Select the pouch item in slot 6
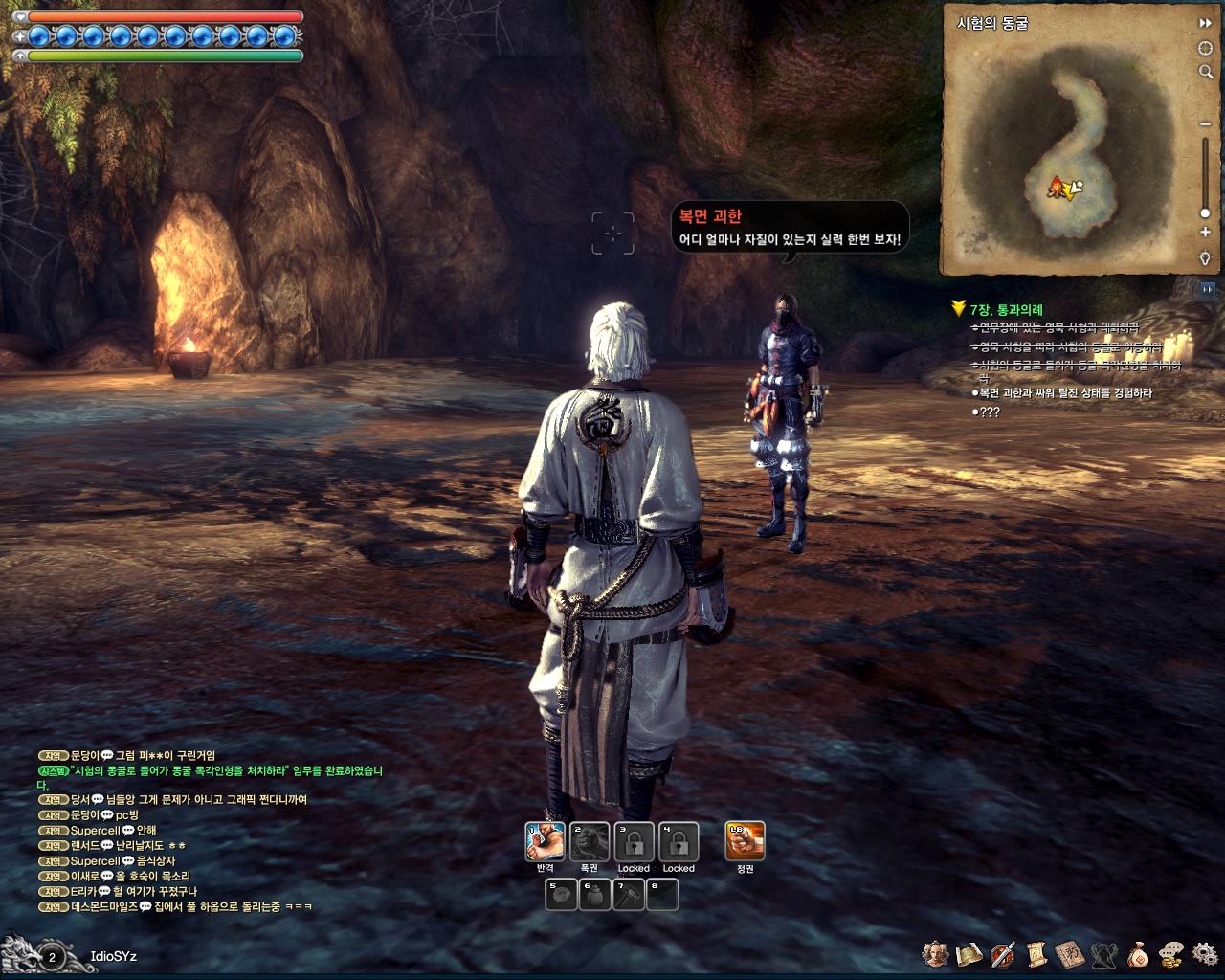This screenshot has height=980, width=1225. click(594, 895)
